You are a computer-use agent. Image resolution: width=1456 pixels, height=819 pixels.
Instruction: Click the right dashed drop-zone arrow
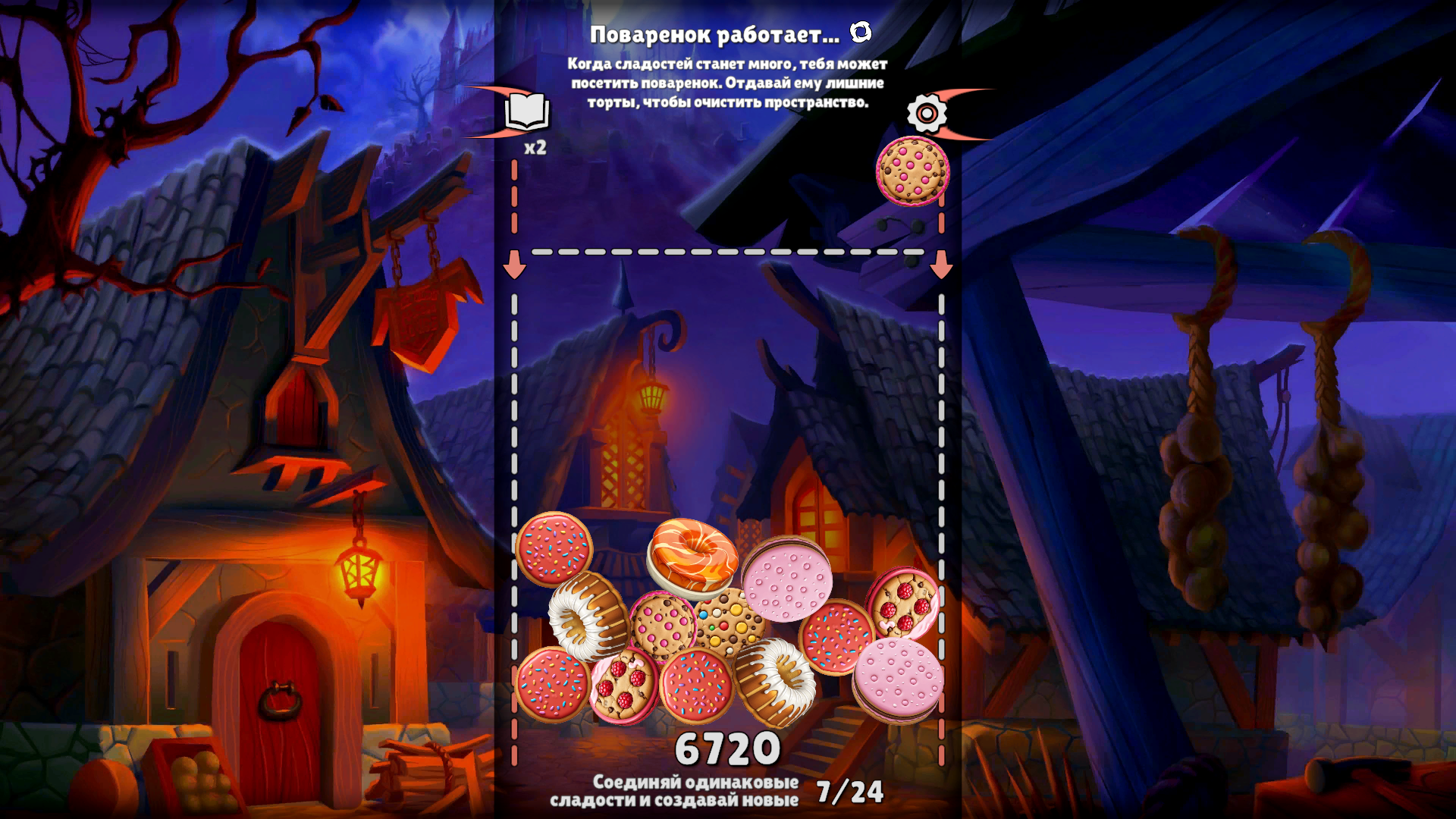coord(943,267)
